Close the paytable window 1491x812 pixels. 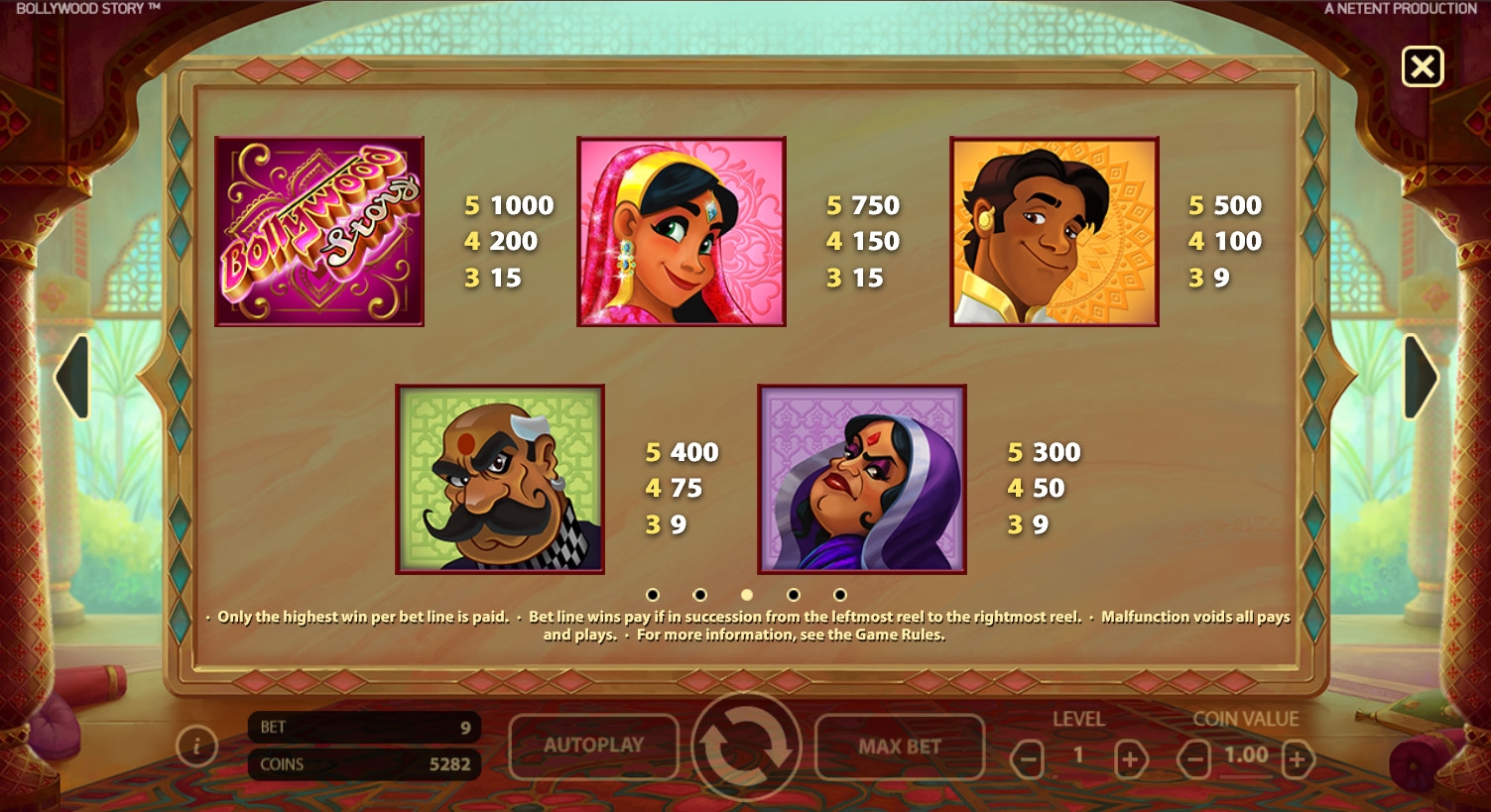coord(1422,67)
